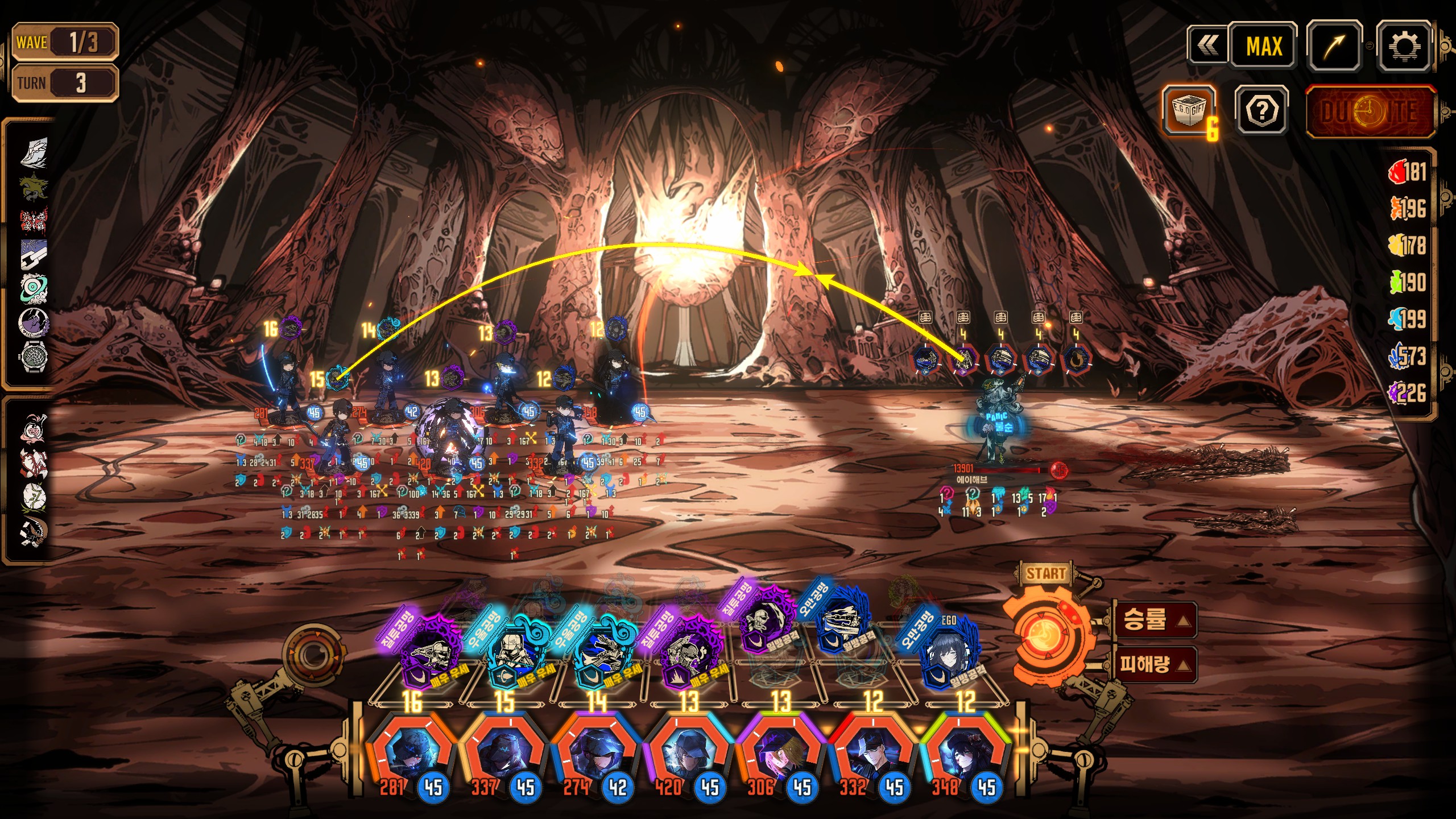Open the gear settings menu
The height and width of the screenshot is (819, 1456).
(1403, 46)
